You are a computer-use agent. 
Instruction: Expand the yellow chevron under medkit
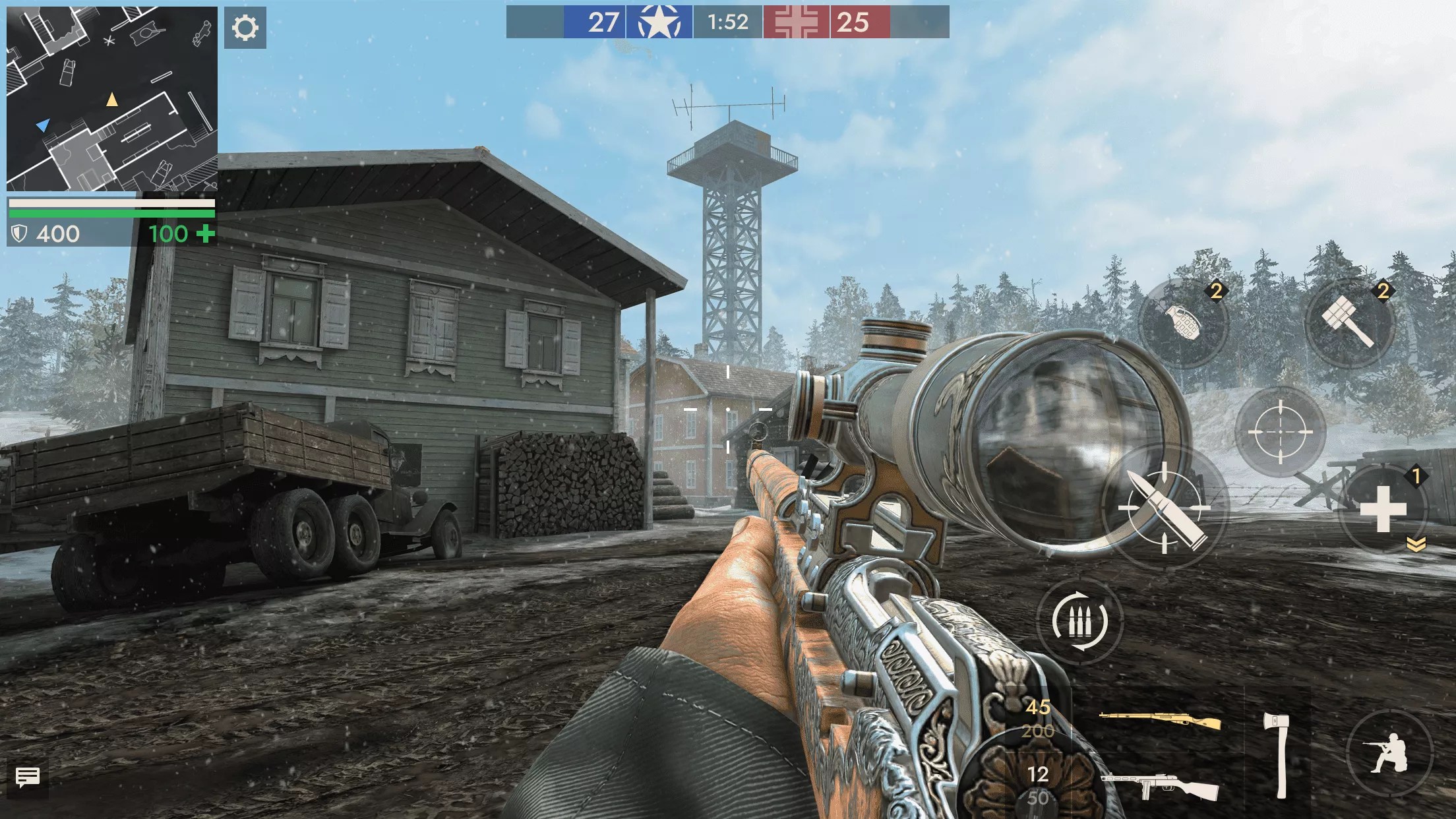point(1416,544)
